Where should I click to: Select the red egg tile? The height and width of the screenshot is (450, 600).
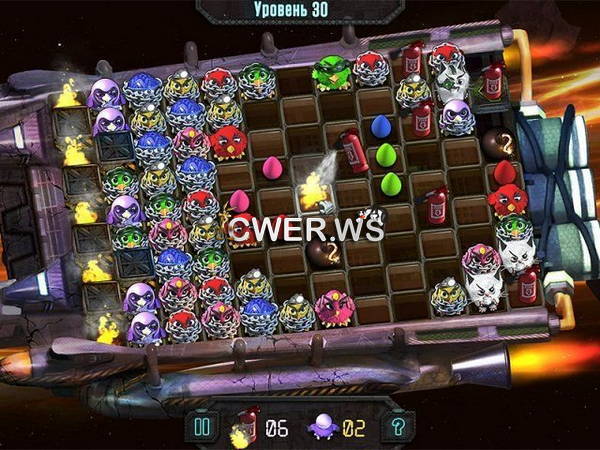click(x=504, y=172)
